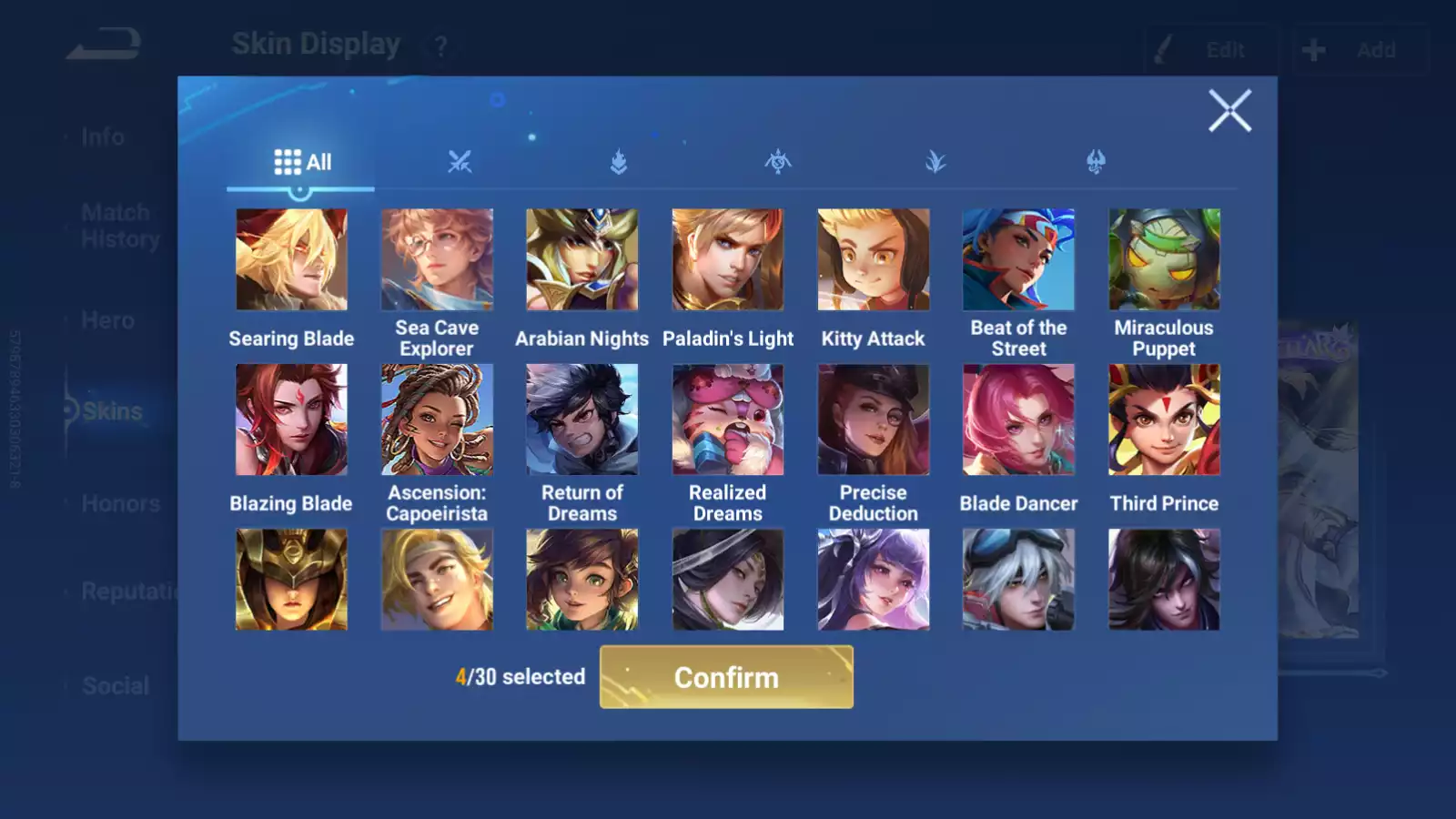Select the Beat of the Street skin
The height and width of the screenshot is (819, 1456).
[x=1018, y=260]
